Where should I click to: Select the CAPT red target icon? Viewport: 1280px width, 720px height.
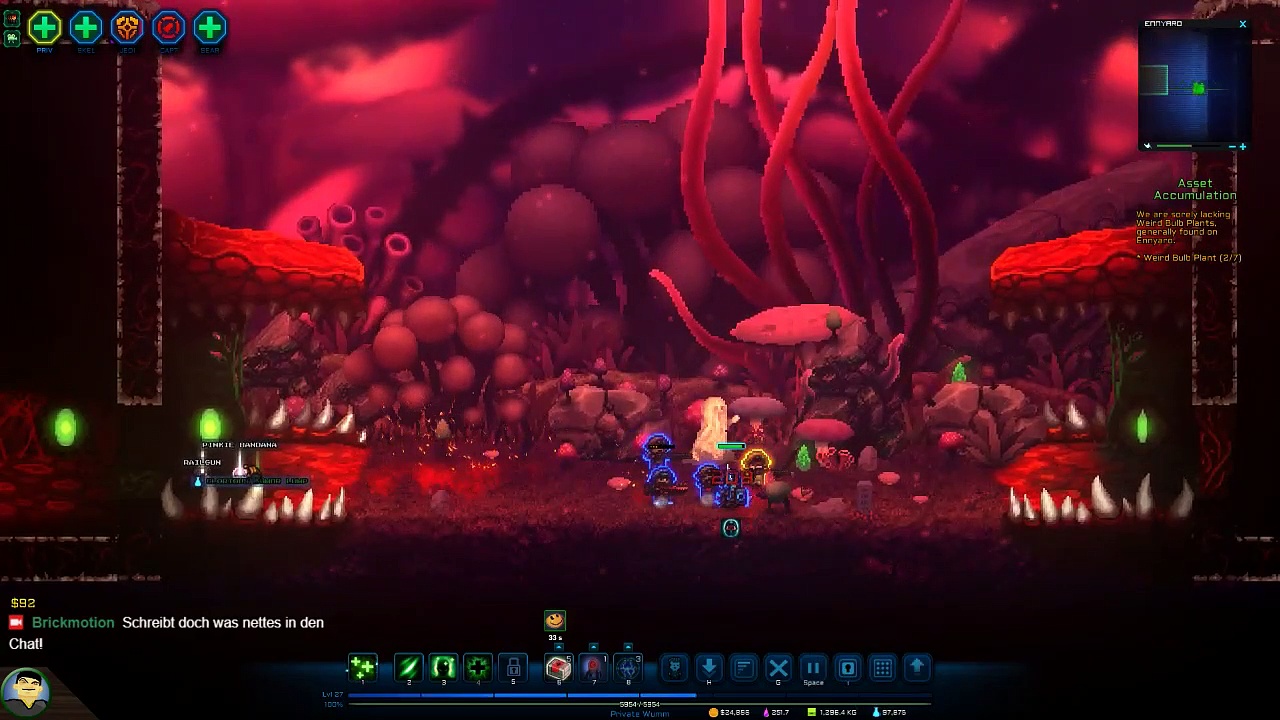pos(168,27)
